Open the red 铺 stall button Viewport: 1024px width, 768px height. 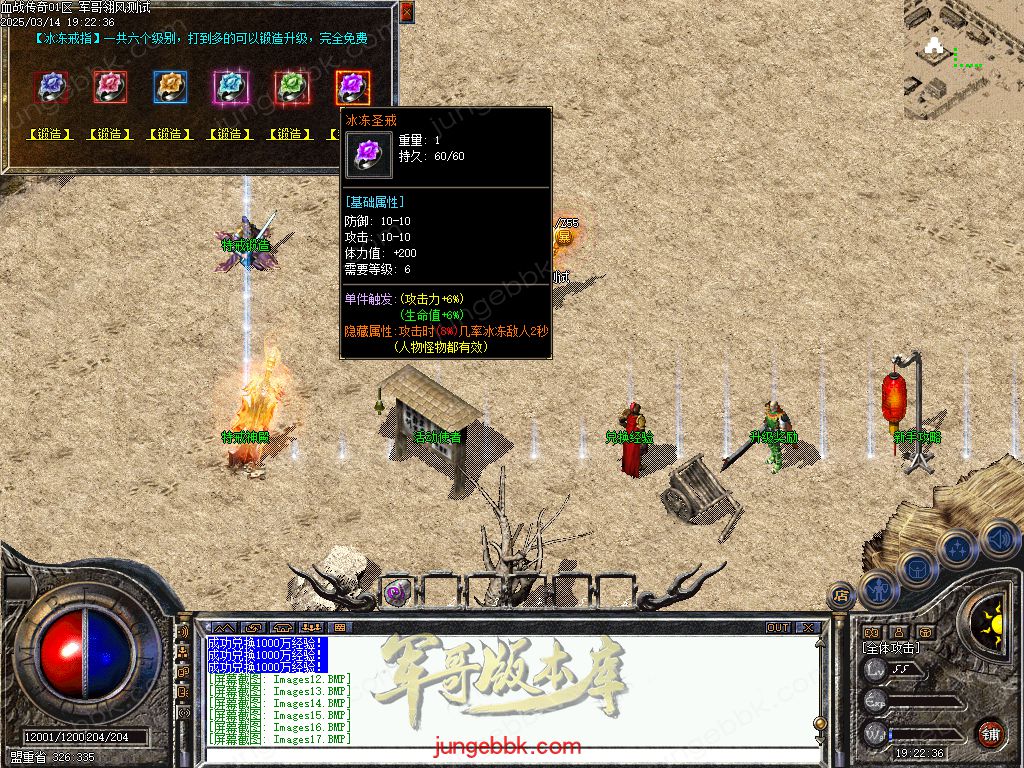(990, 731)
